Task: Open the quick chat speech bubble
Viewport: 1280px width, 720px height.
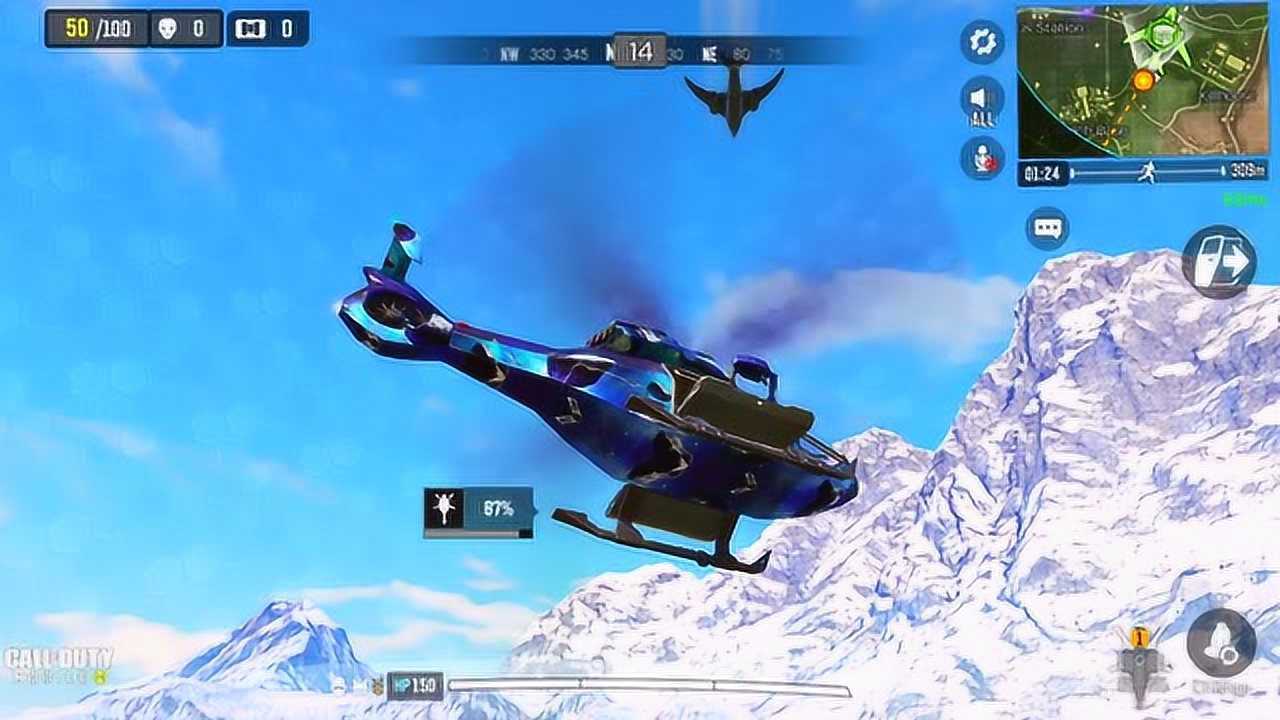Action: 1047,229
